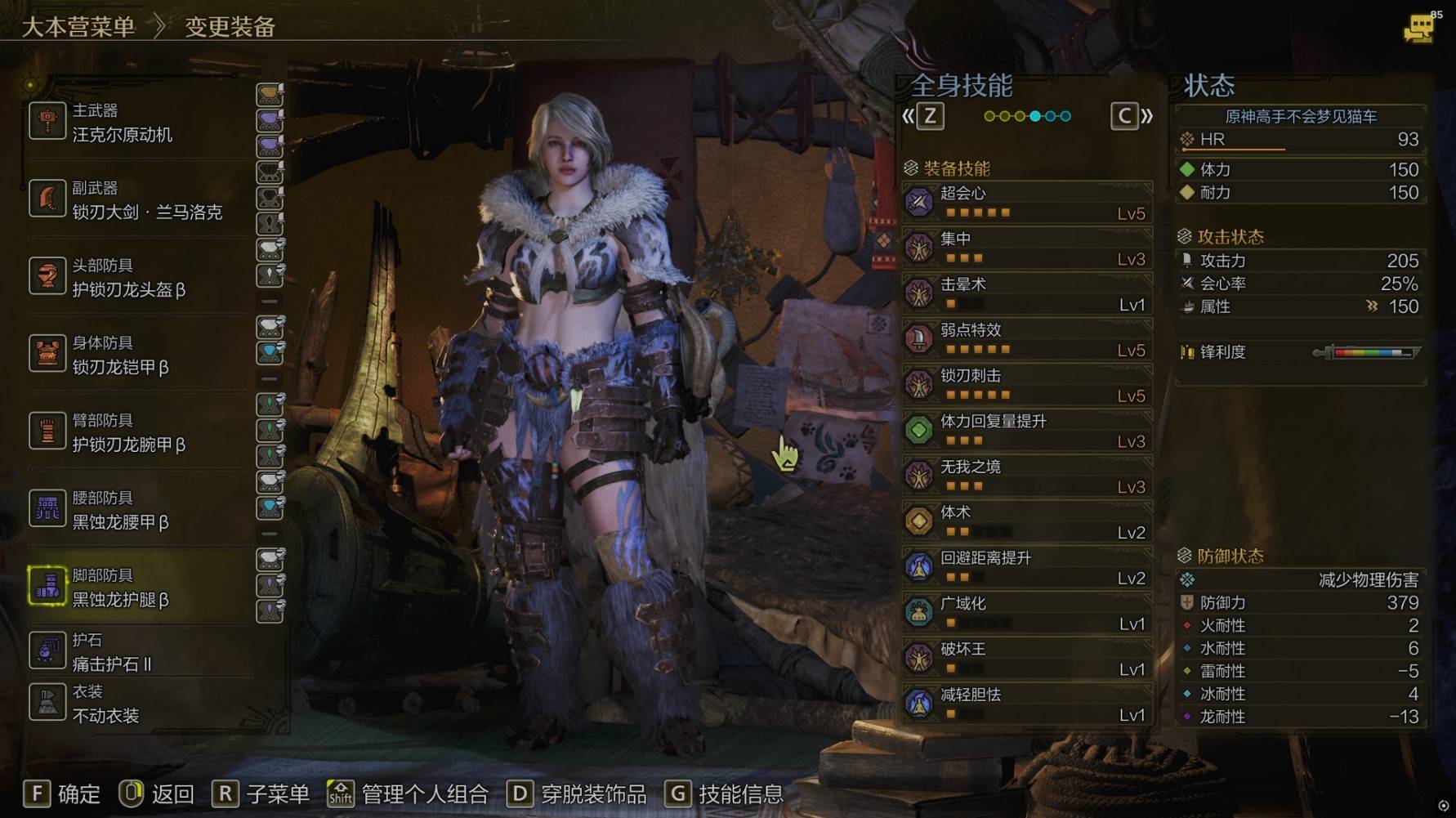This screenshot has height=818, width=1456.
Task: Open the 技能信息 skill info
Action: coord(724,793)
